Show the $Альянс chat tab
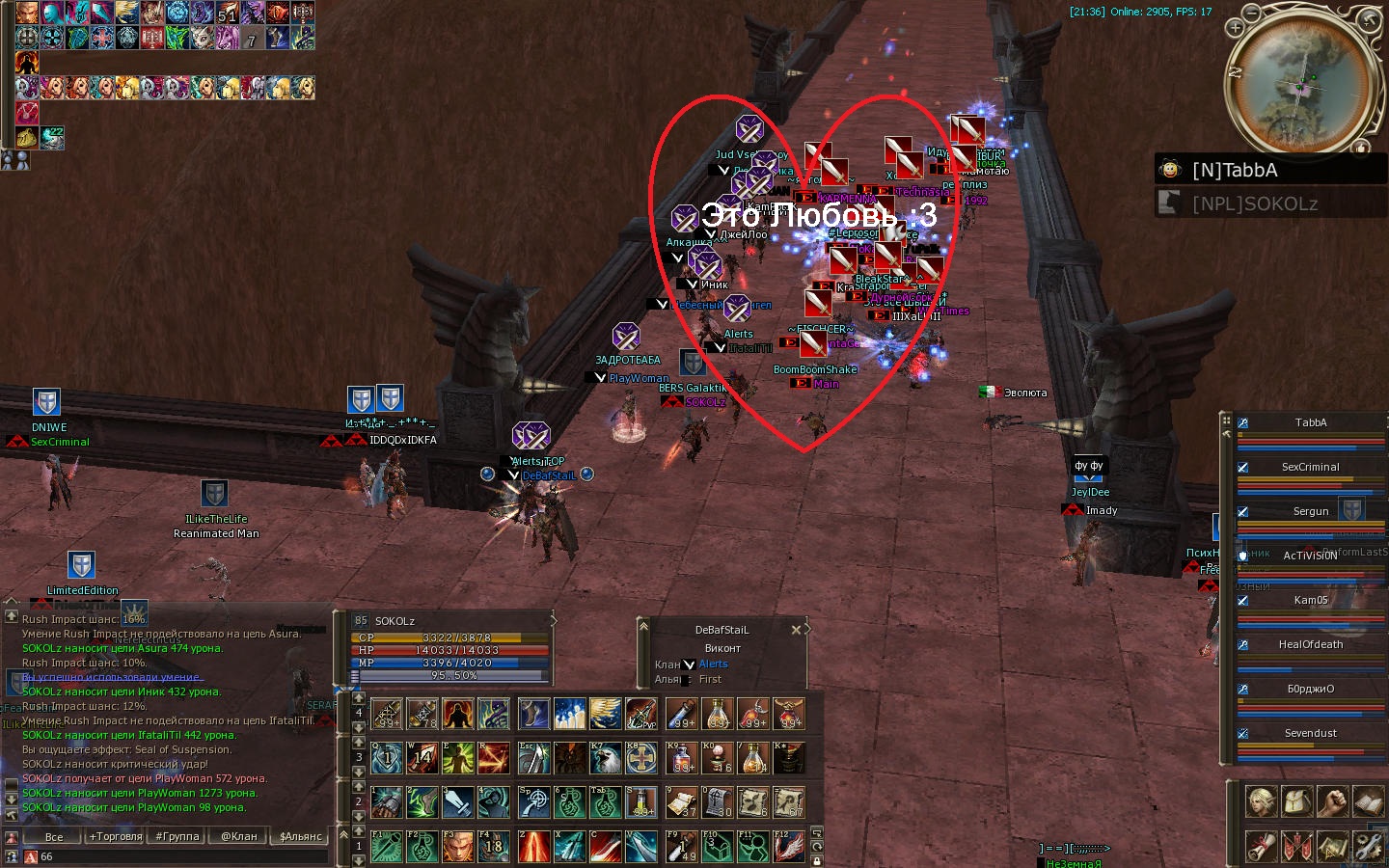The height and width of the screenshot is (868, 1389). point(301,836)
